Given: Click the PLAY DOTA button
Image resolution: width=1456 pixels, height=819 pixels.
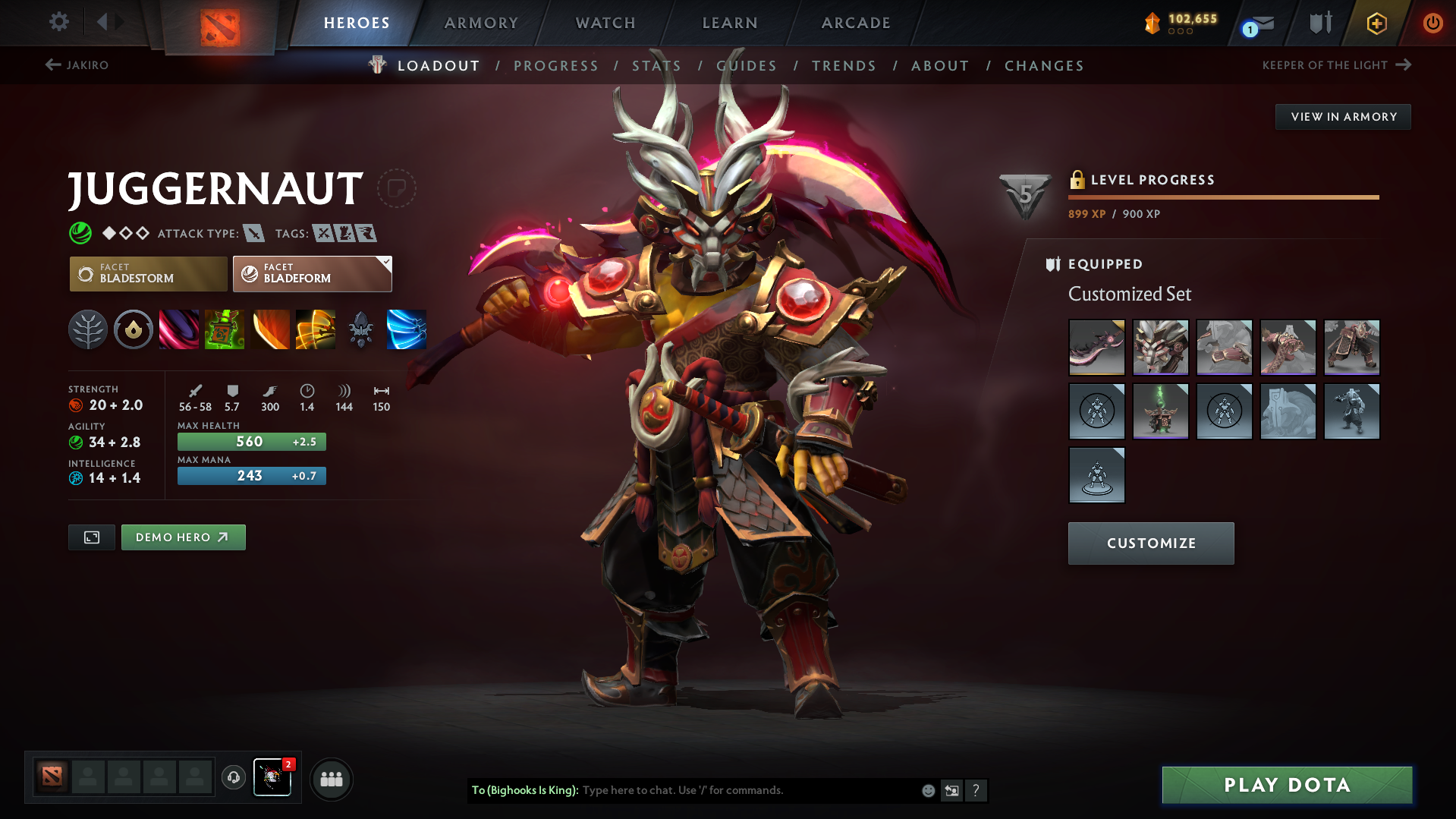Looking at the screenshot, I should tap(1285, 785).
